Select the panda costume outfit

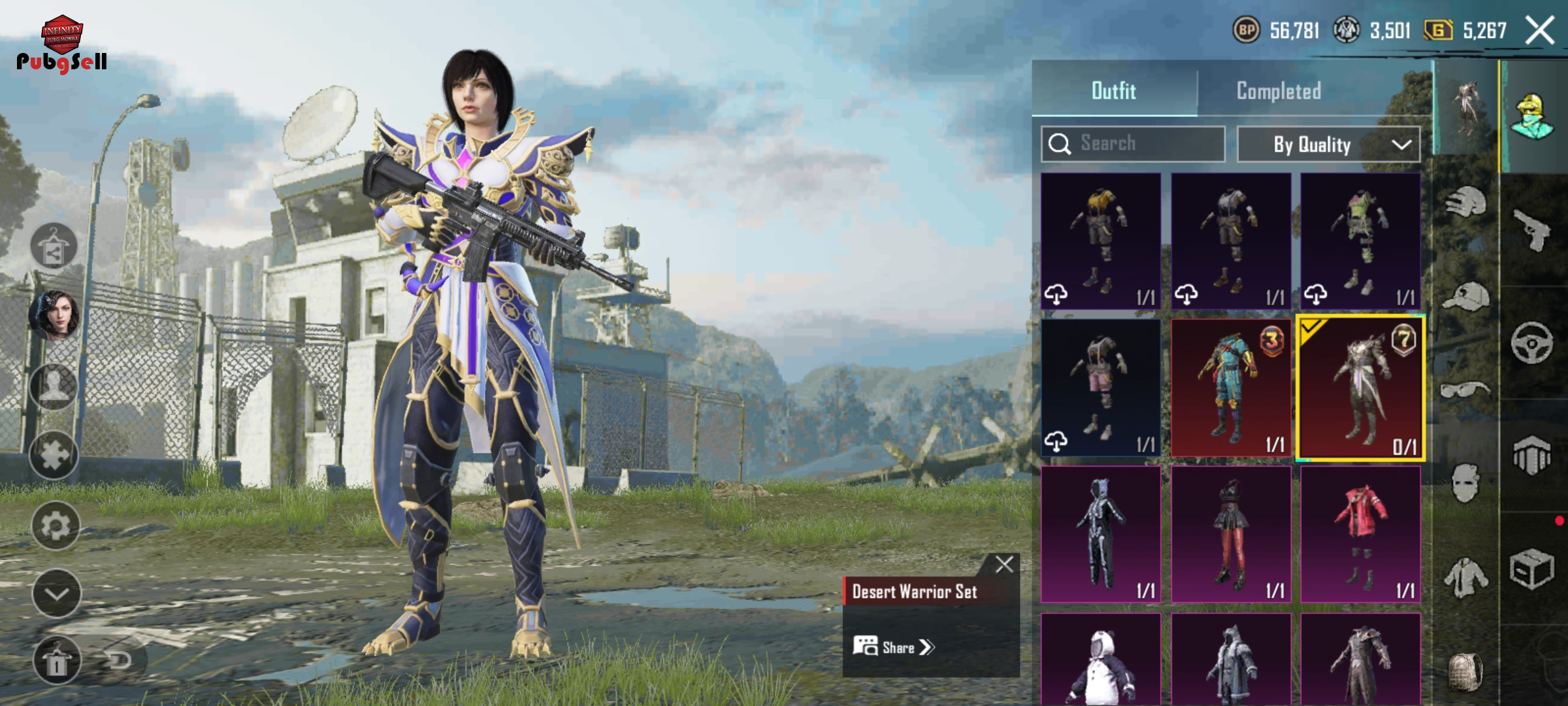tap(1101, 660)
